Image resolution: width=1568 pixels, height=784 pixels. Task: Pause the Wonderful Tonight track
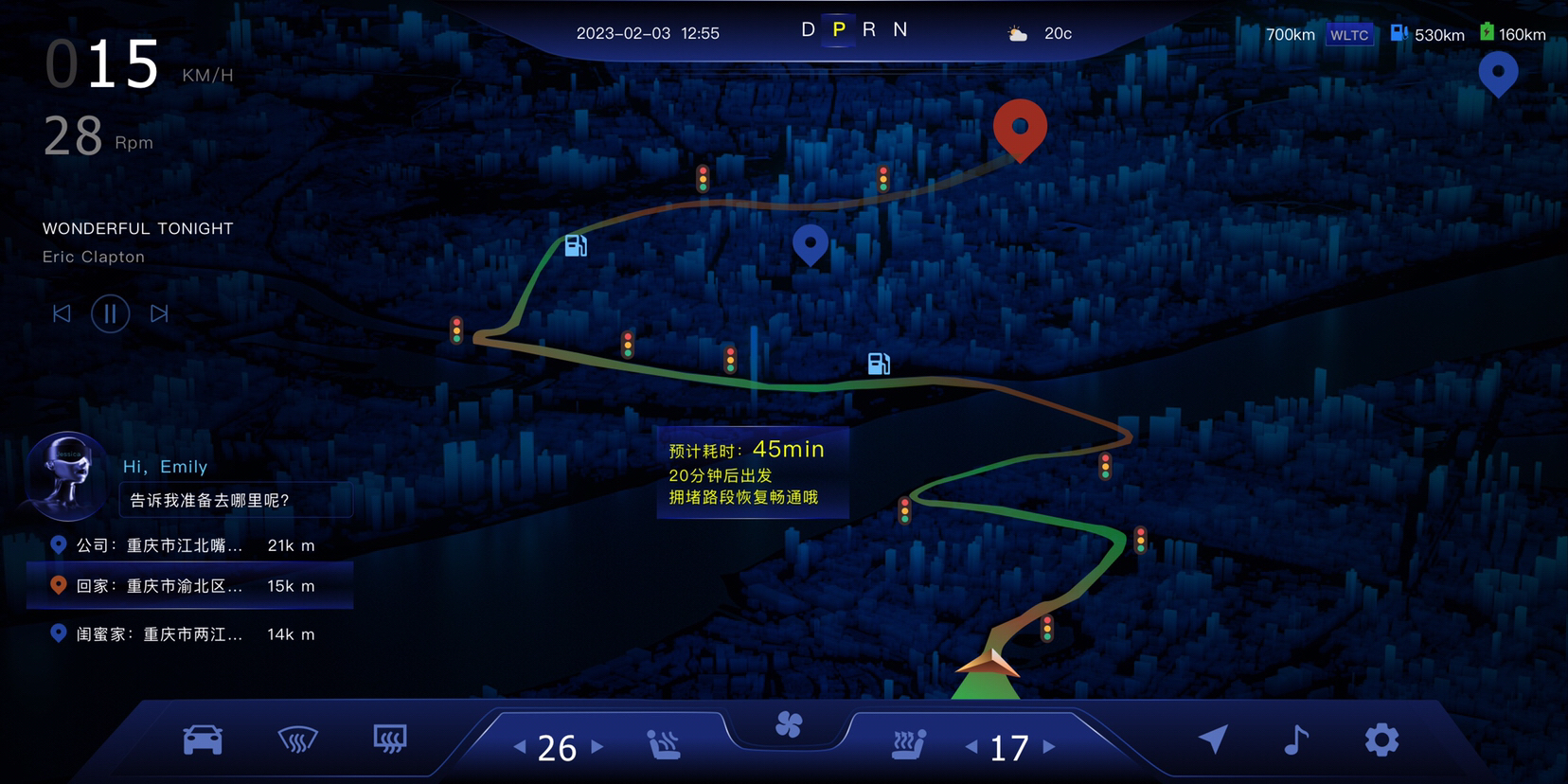(x=110, y=313)
